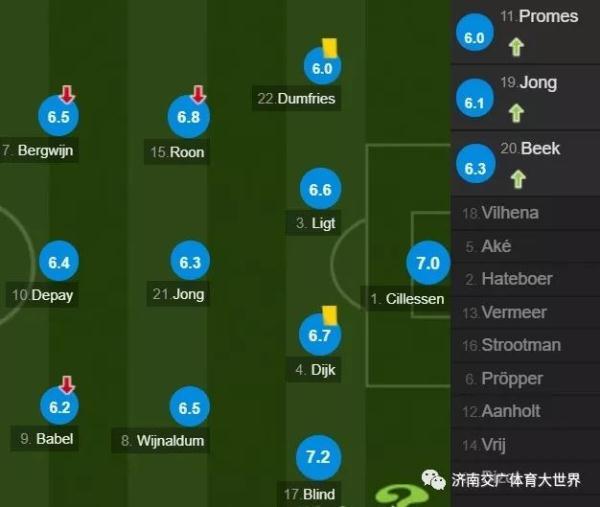Choose Vilhena from the bench list
The width and height of the screenshot is (600, 507).
[x=510, y=213]
